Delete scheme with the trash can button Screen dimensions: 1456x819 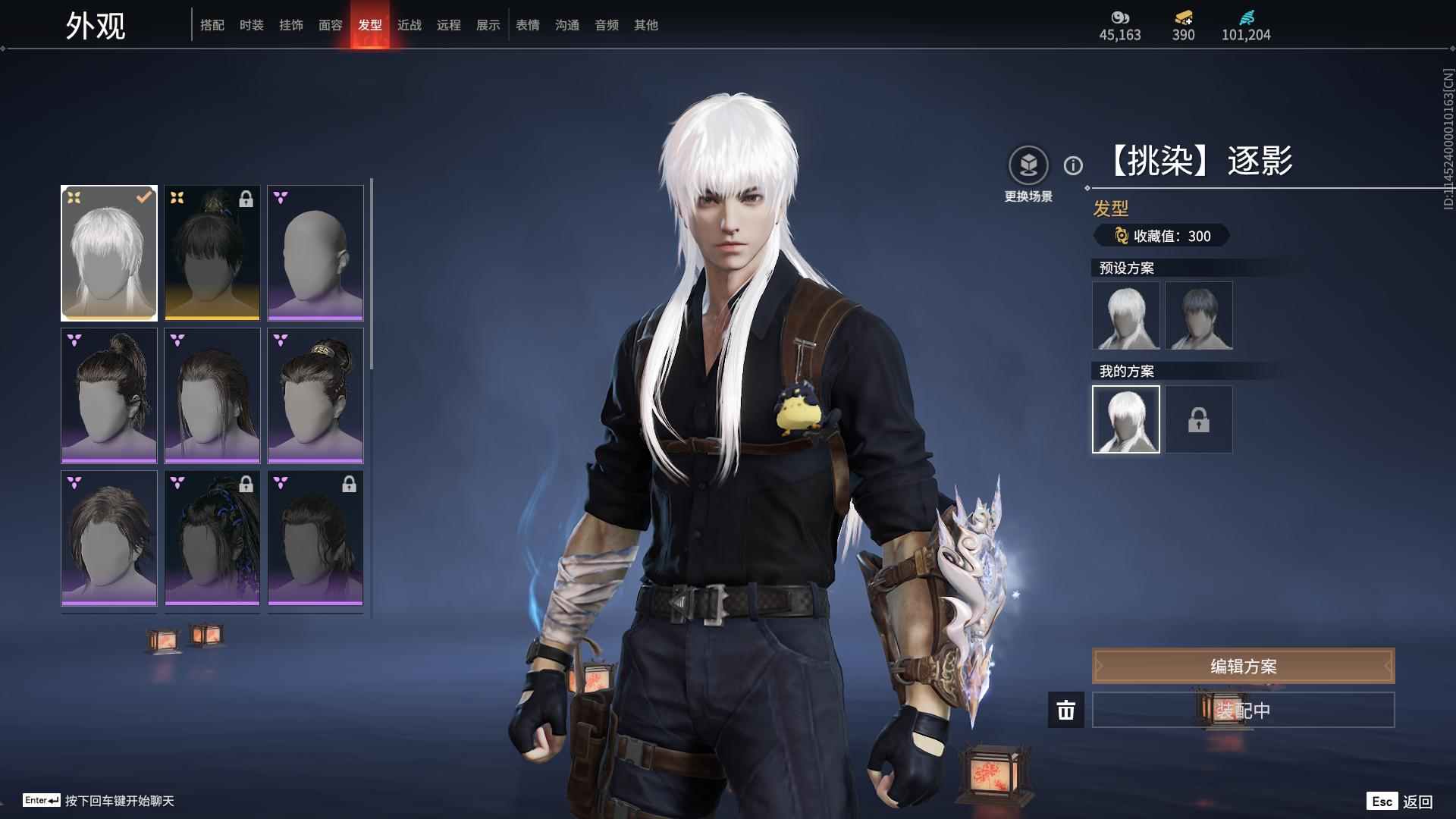[x=1065, y=710]
